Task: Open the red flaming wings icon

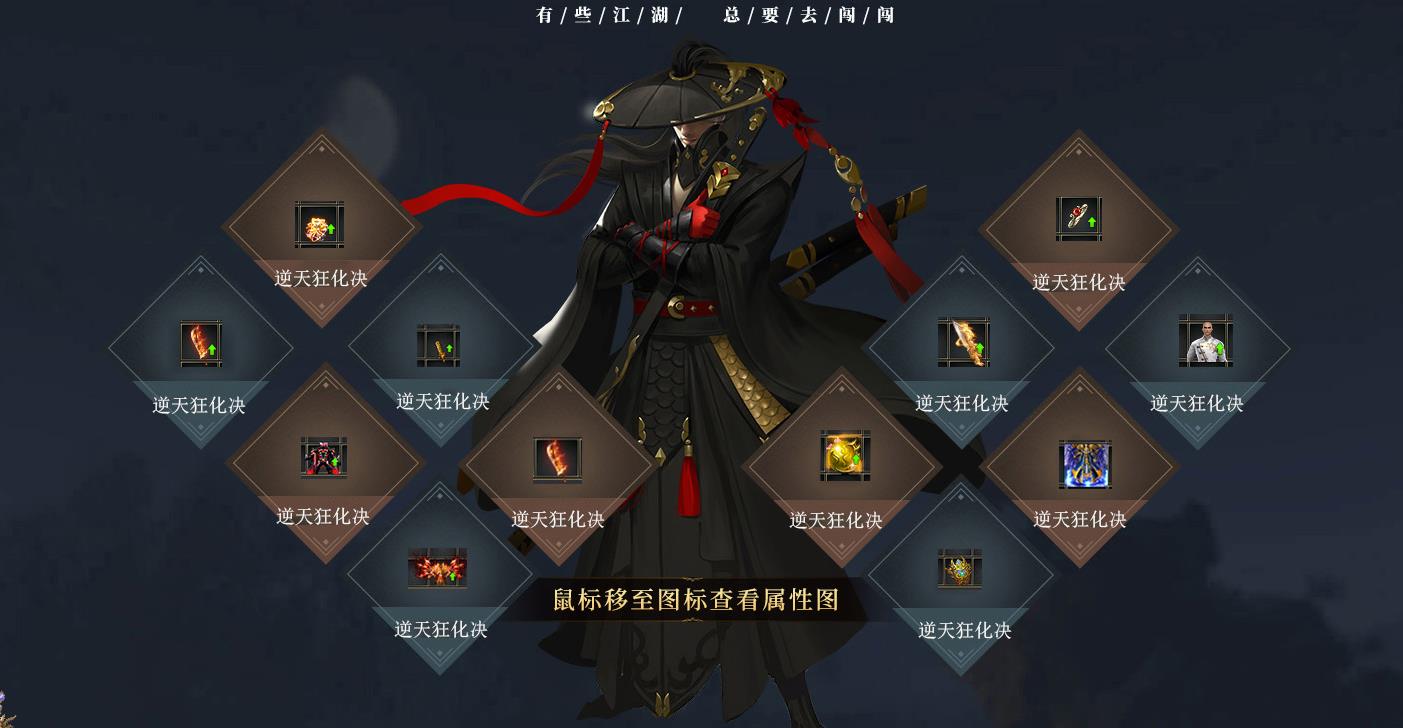Action: 437,568
